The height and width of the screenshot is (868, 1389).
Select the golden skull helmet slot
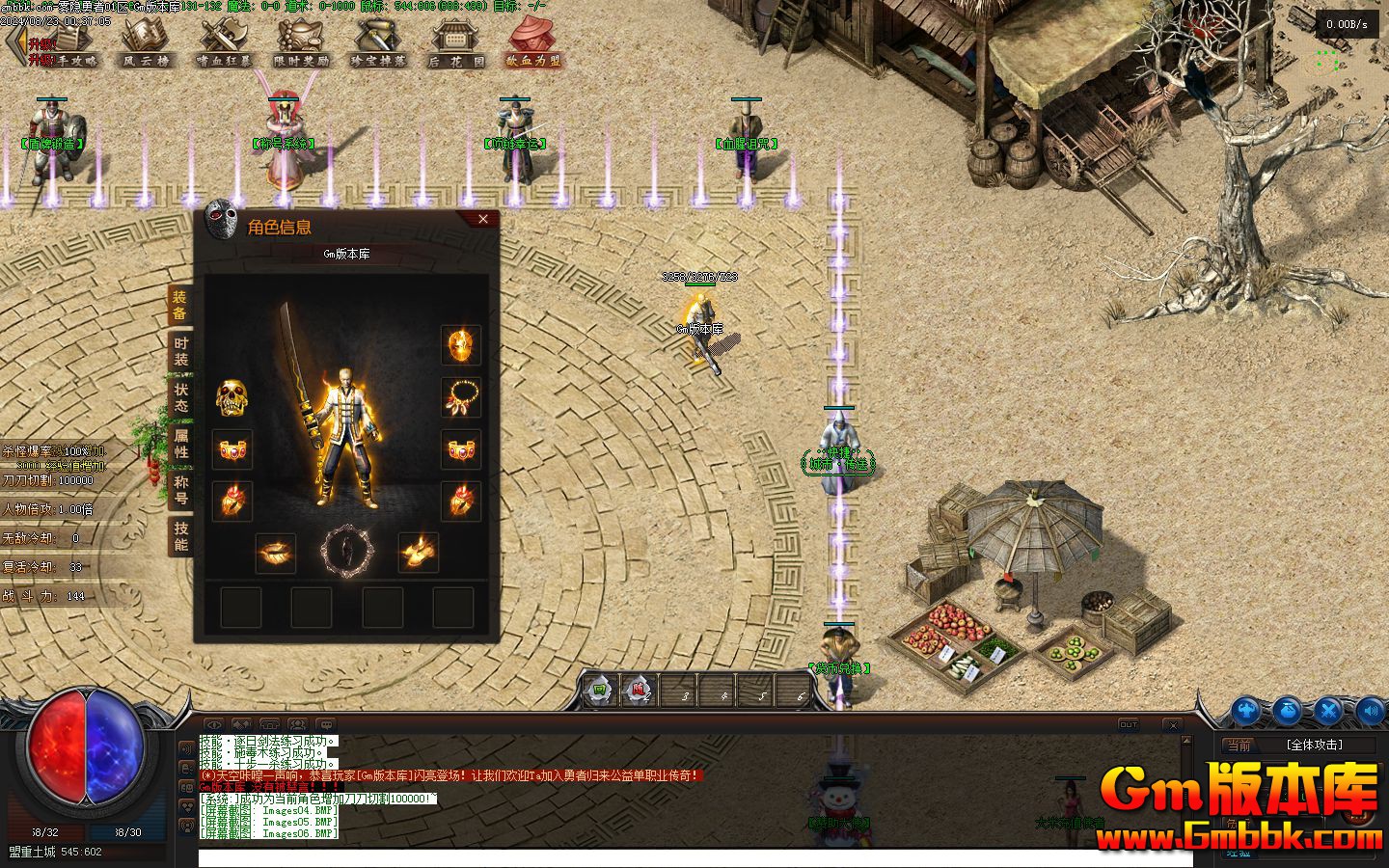(x=231, y=396)
